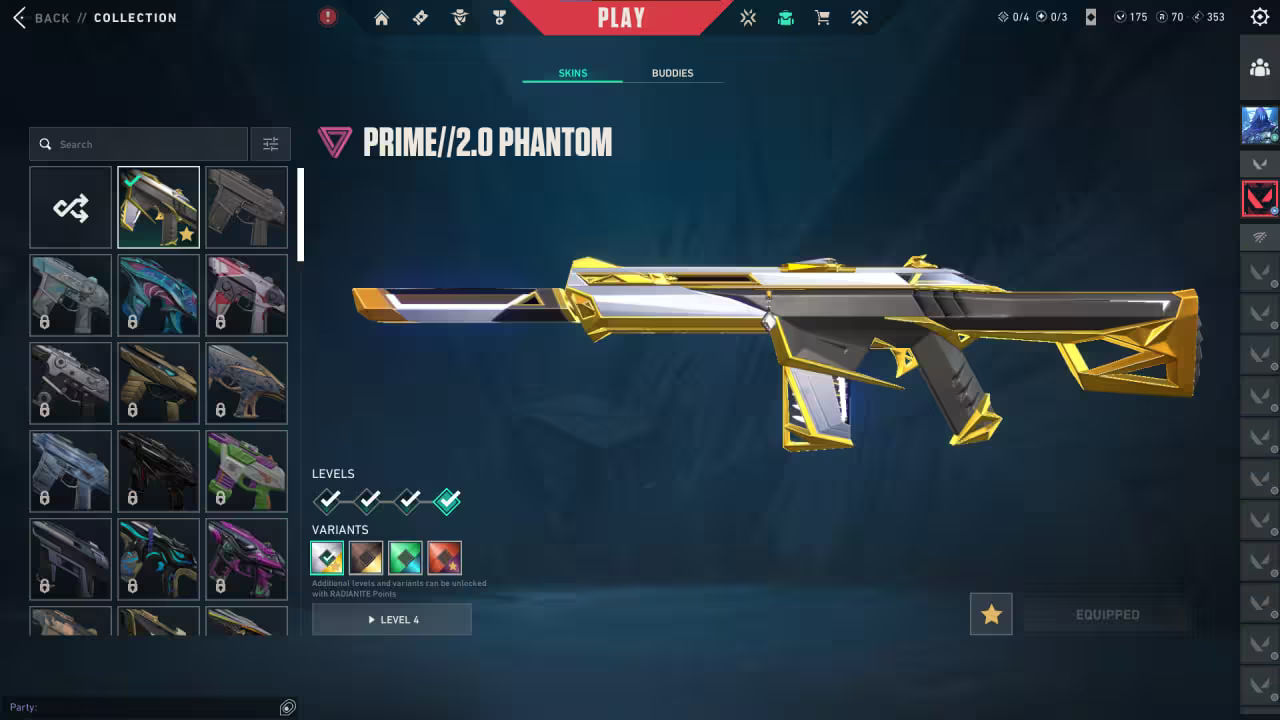Open game Settings gear

[x=1259, y=16]
